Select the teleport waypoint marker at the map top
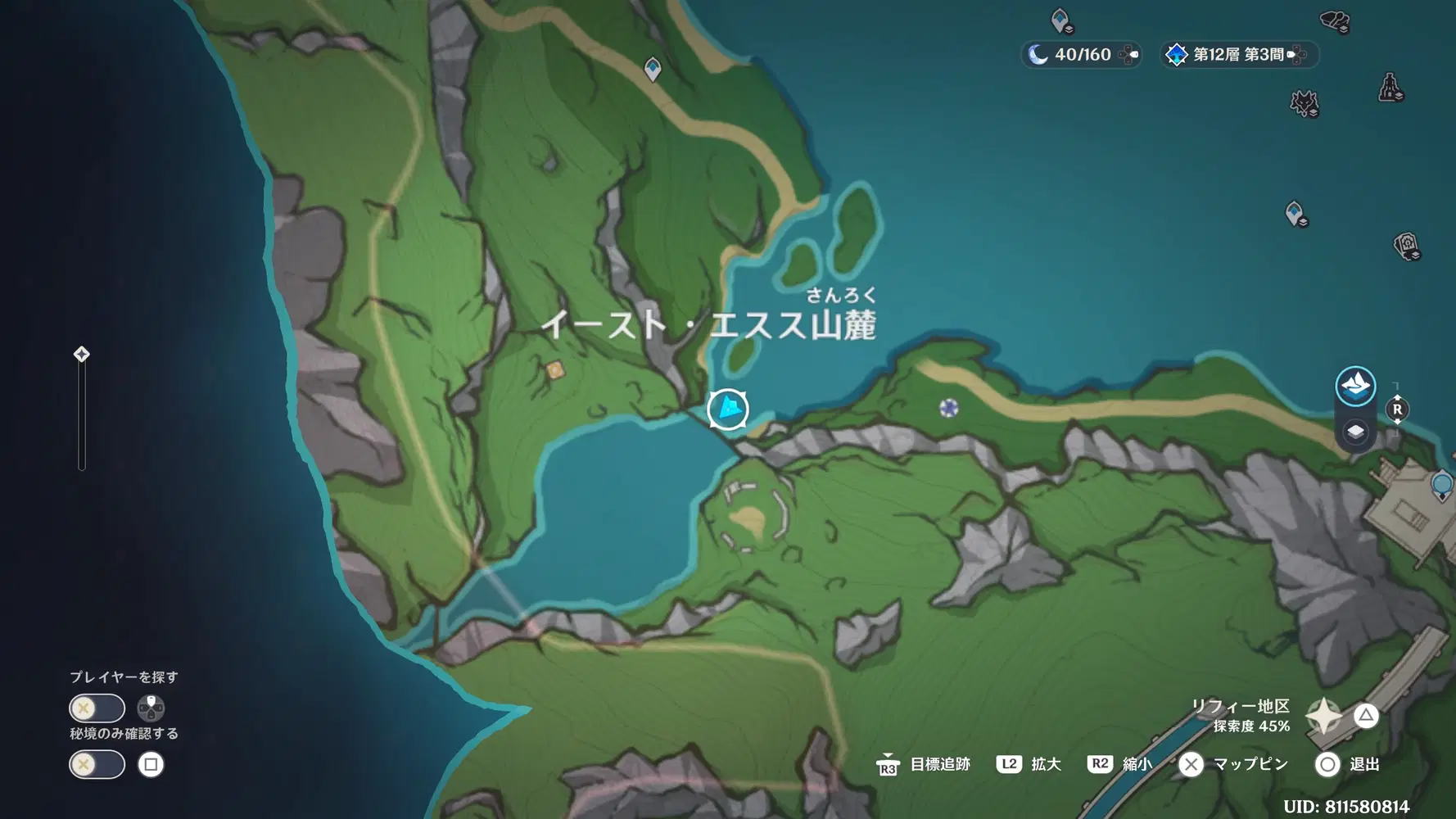Viewport: 1456px width, 819px height. click(651, 70)
